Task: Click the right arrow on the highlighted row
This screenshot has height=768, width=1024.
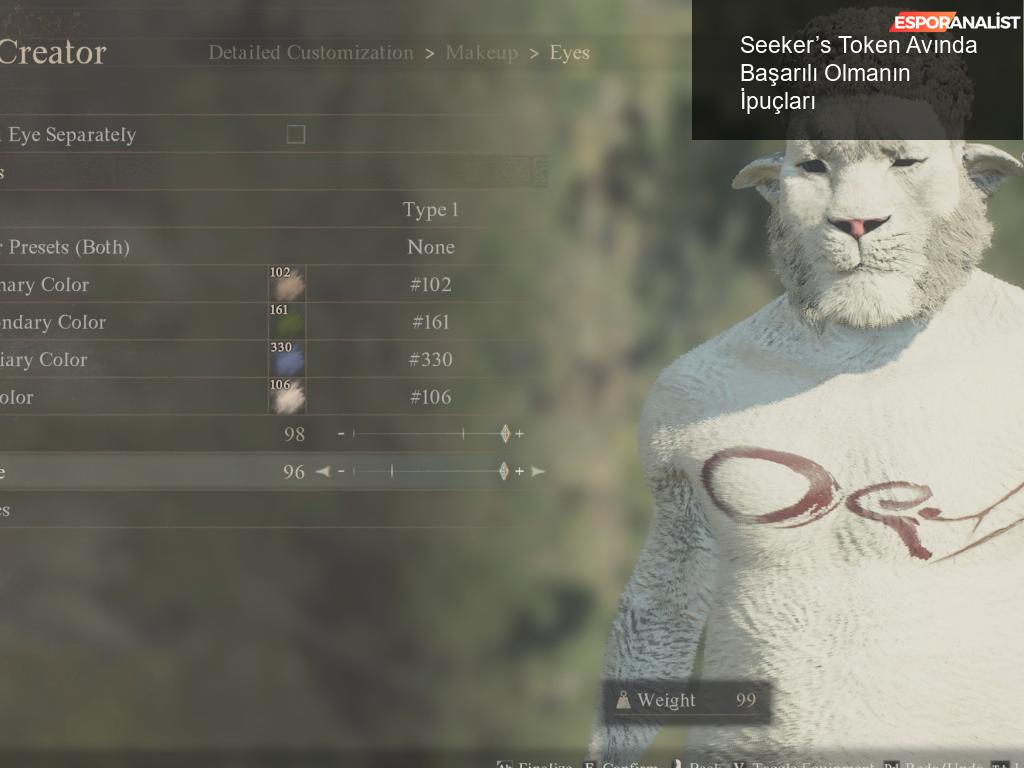Action: (x=538, y=471)
